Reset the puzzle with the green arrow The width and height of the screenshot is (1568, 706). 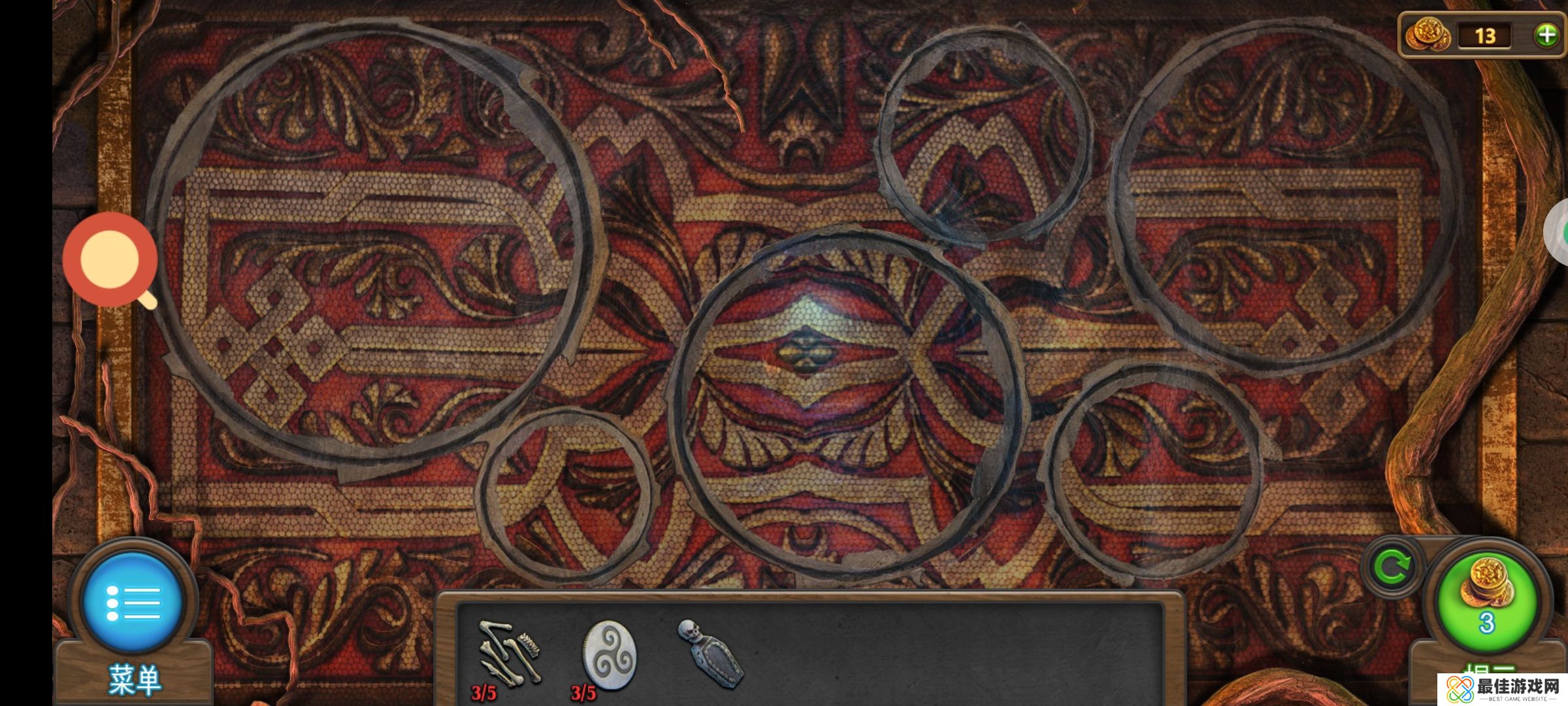tap(1392, 567)
